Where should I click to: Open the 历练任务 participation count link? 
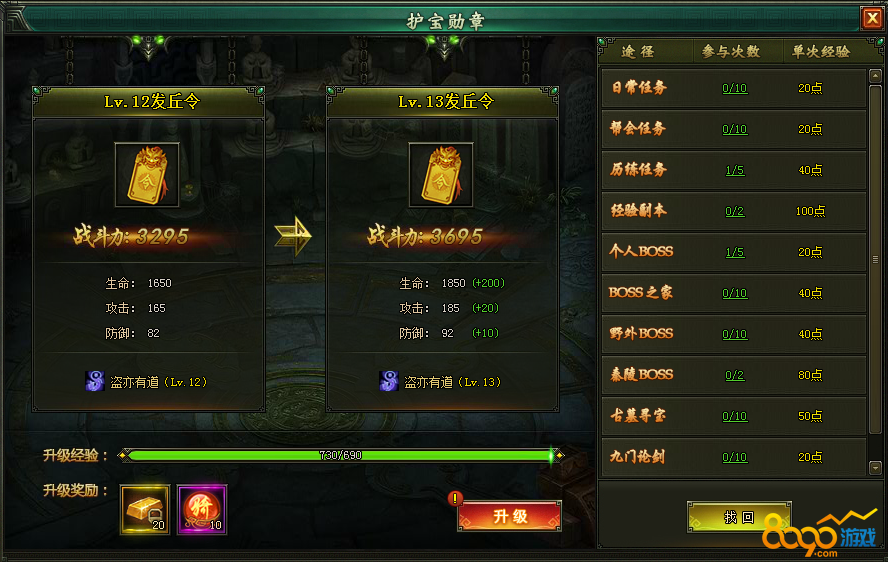point(735,170)
